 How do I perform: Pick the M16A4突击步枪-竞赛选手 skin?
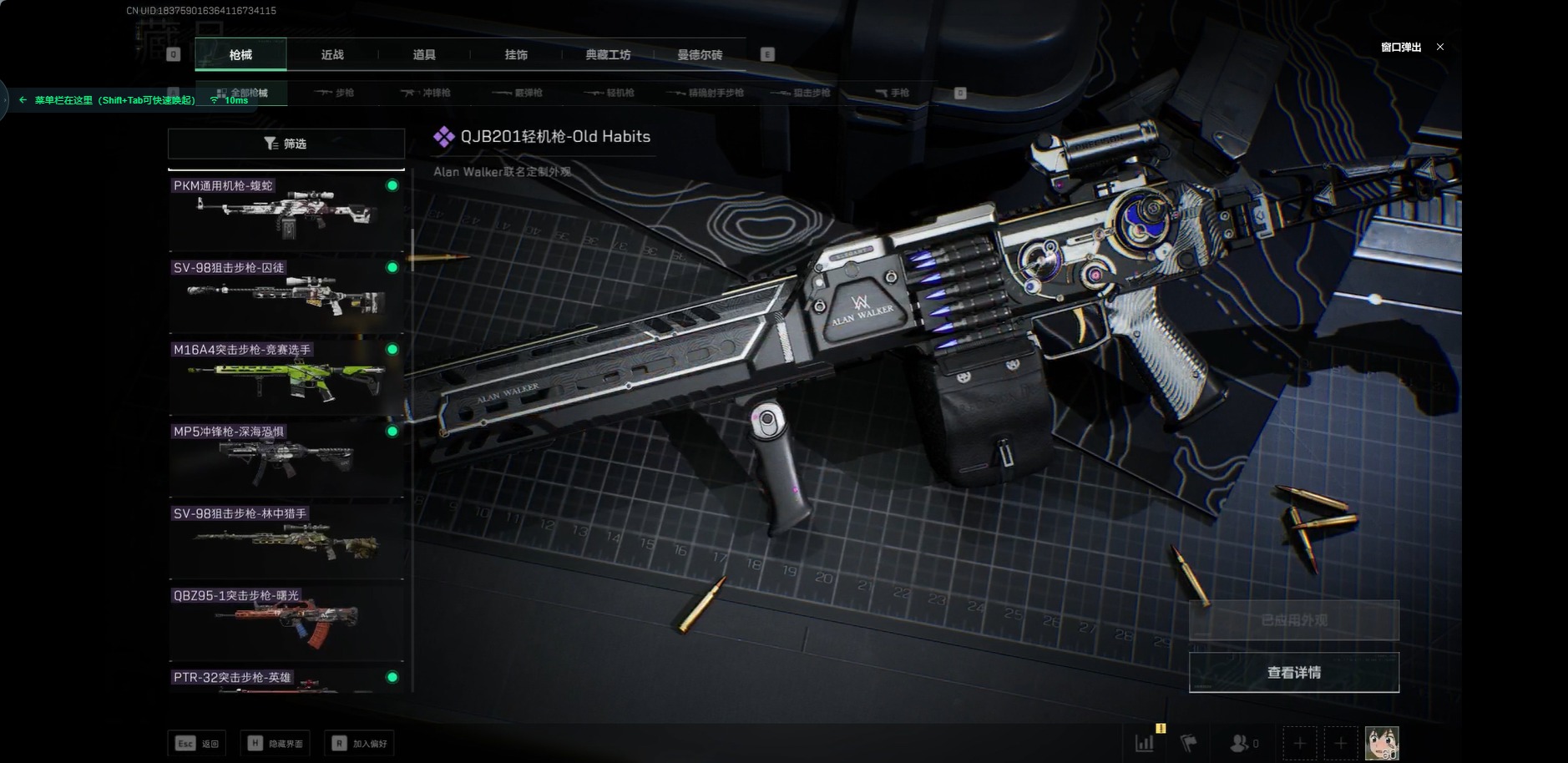click(286, 375)
